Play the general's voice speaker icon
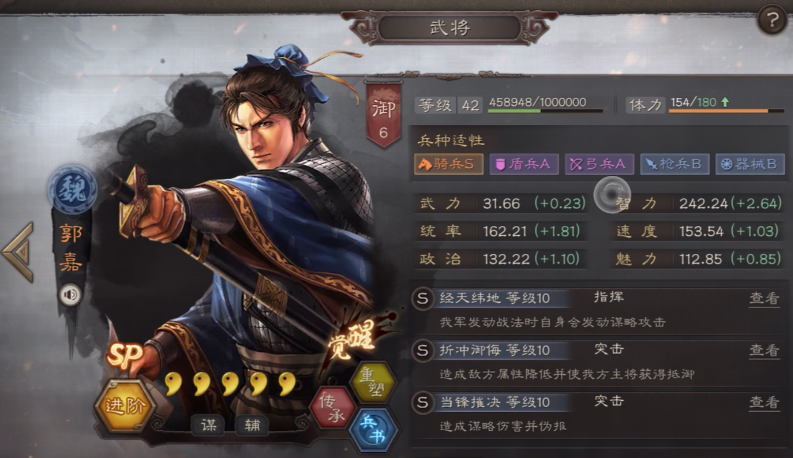793x458 pixels. pyautogui.click(x=70, y=295)
